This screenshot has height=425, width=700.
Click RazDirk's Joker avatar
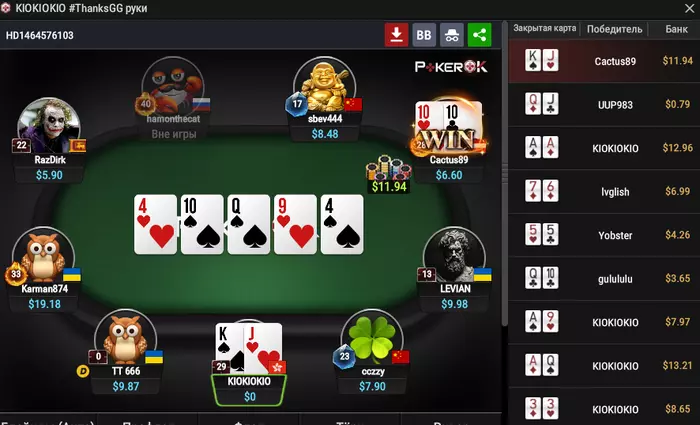coord(48,125)
